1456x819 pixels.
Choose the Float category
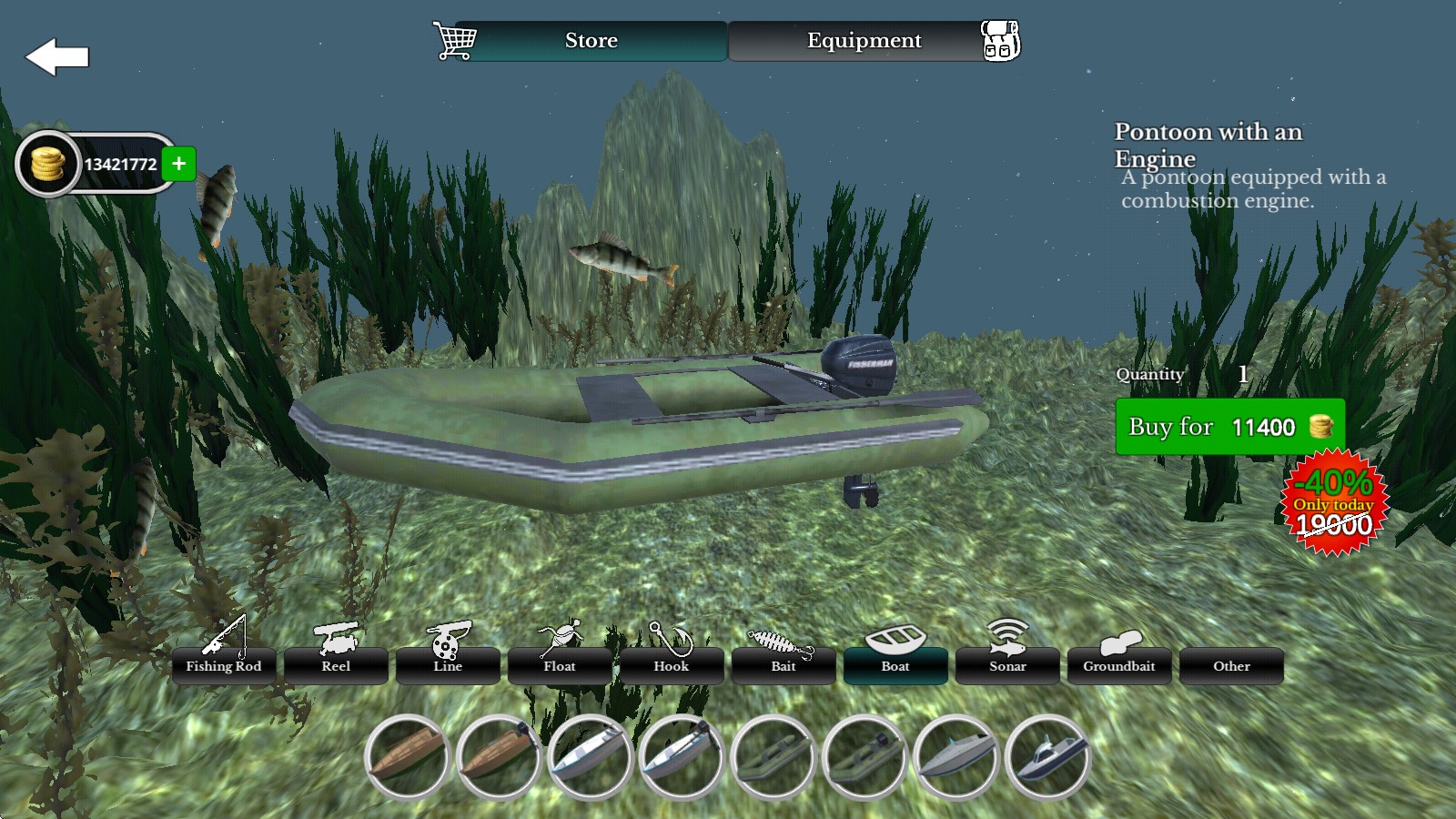coord(560,665)
